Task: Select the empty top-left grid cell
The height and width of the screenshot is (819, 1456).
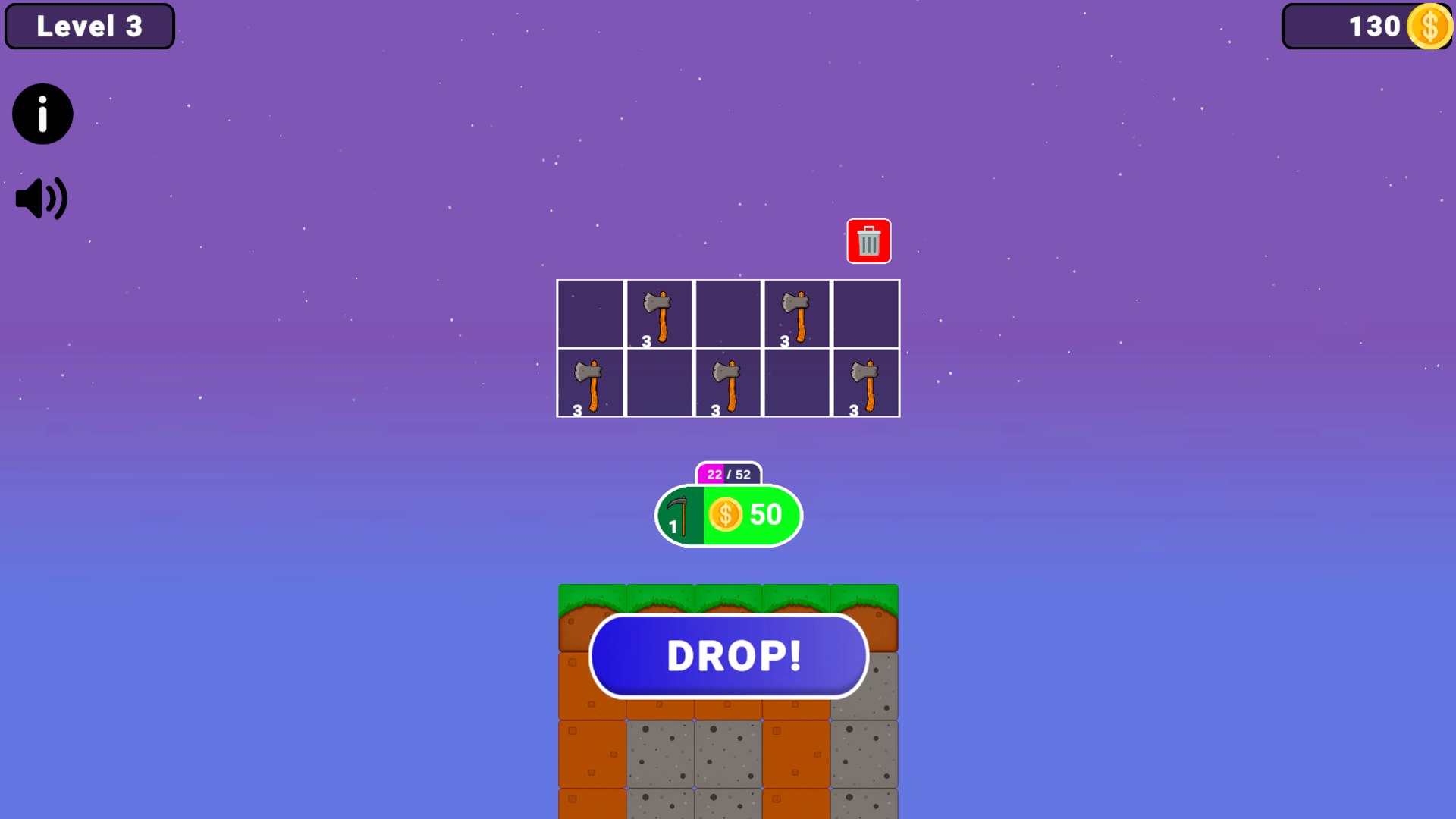Action: coord(591,313)
